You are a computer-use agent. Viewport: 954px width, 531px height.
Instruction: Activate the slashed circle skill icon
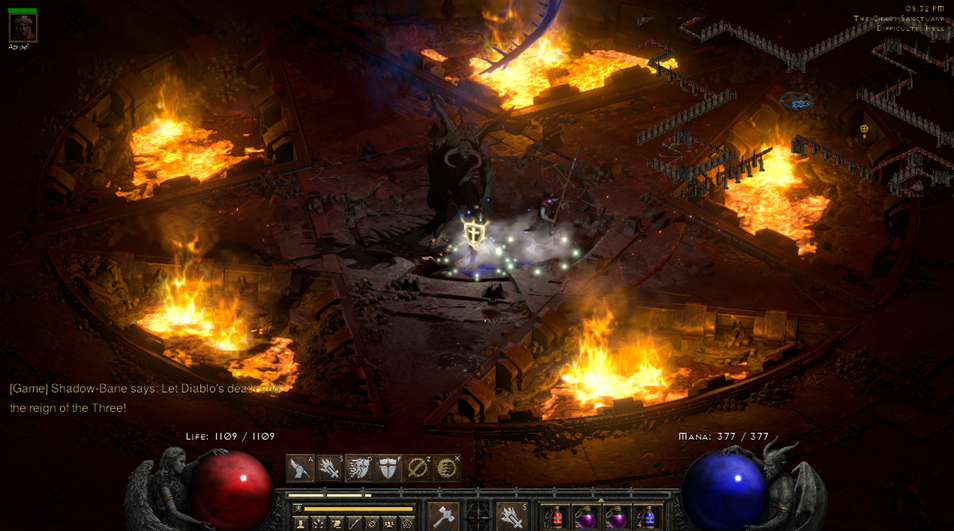(417, 468)
